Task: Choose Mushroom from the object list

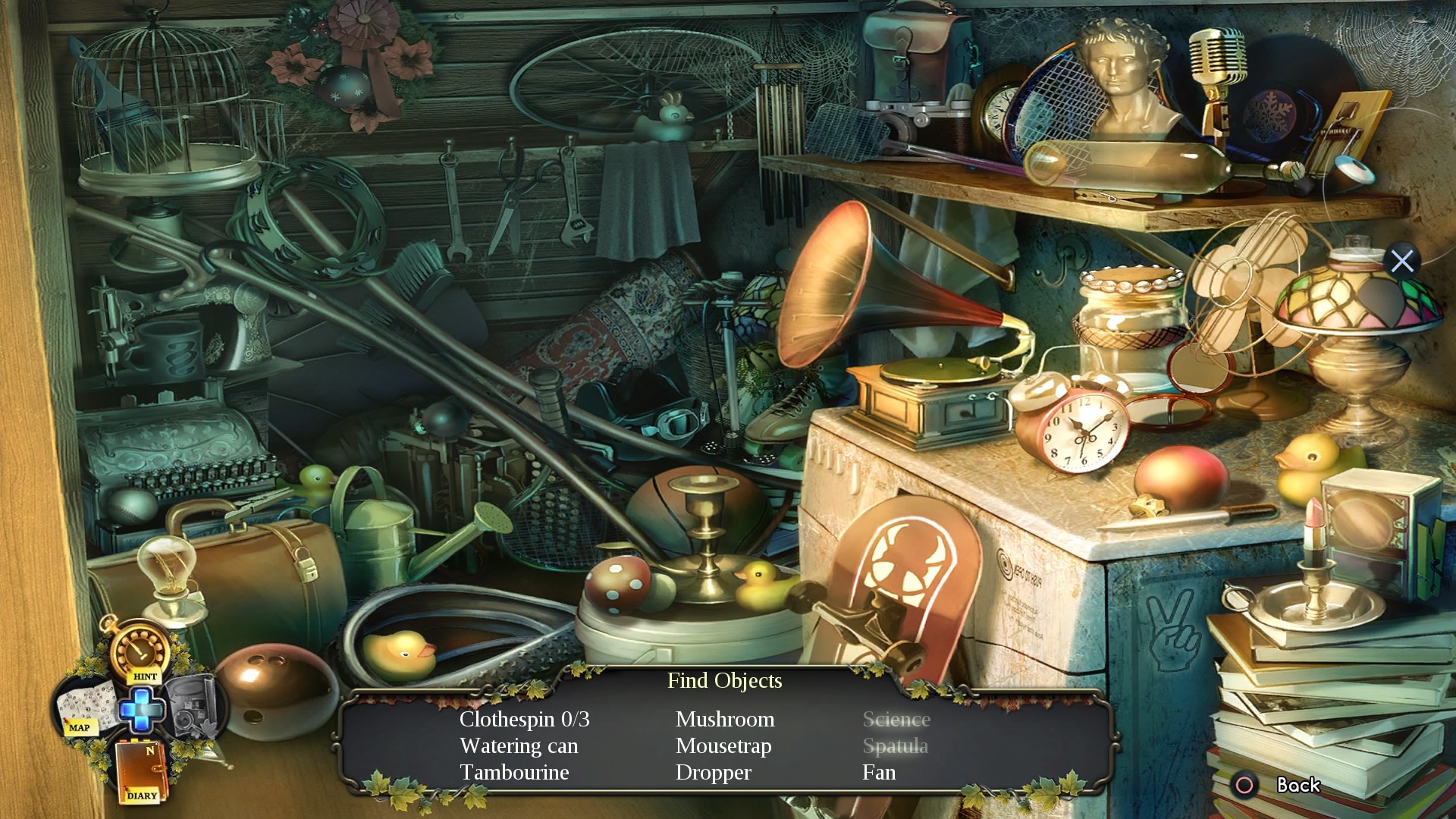Action: pyautogui.click(x=725, y=720)
